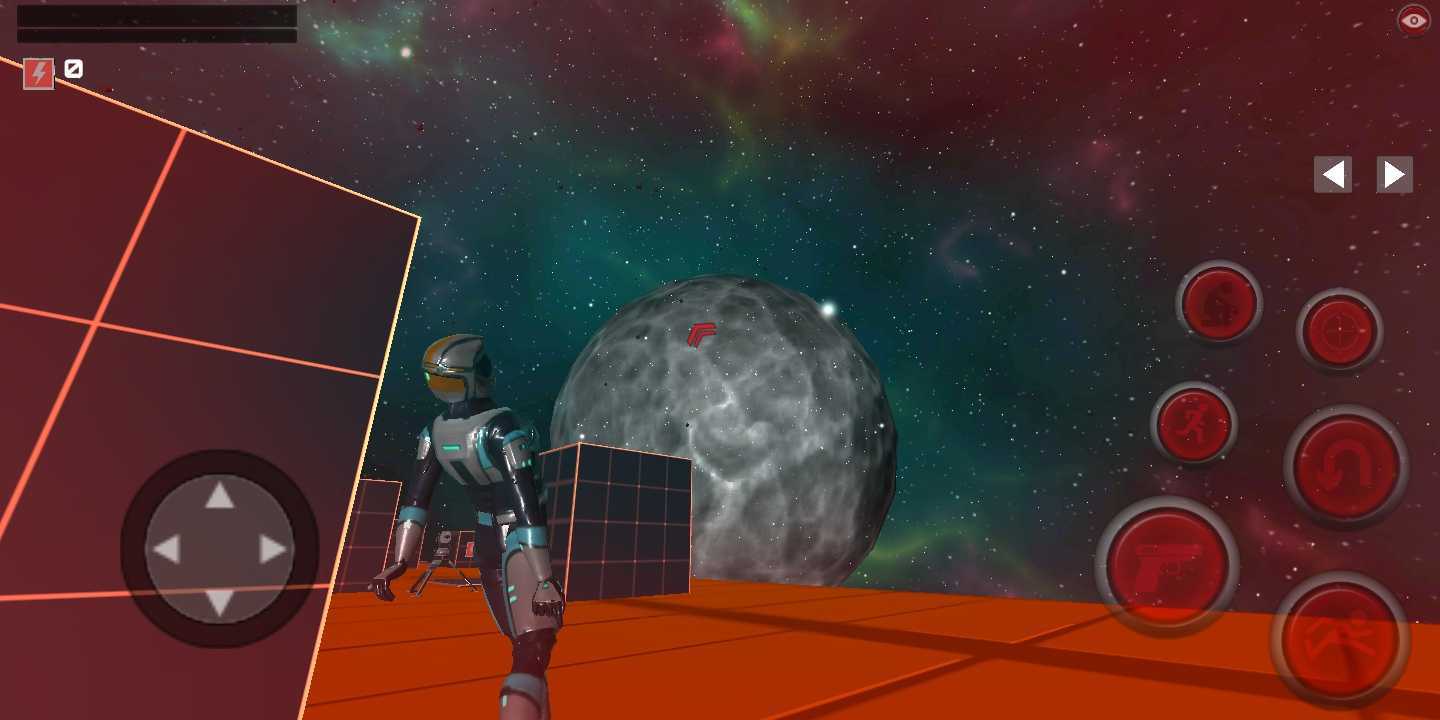Viewport: 1440px width, 720px height.
Task: Toggle the eye camera-view button top-right
Action: (1411, 18)
